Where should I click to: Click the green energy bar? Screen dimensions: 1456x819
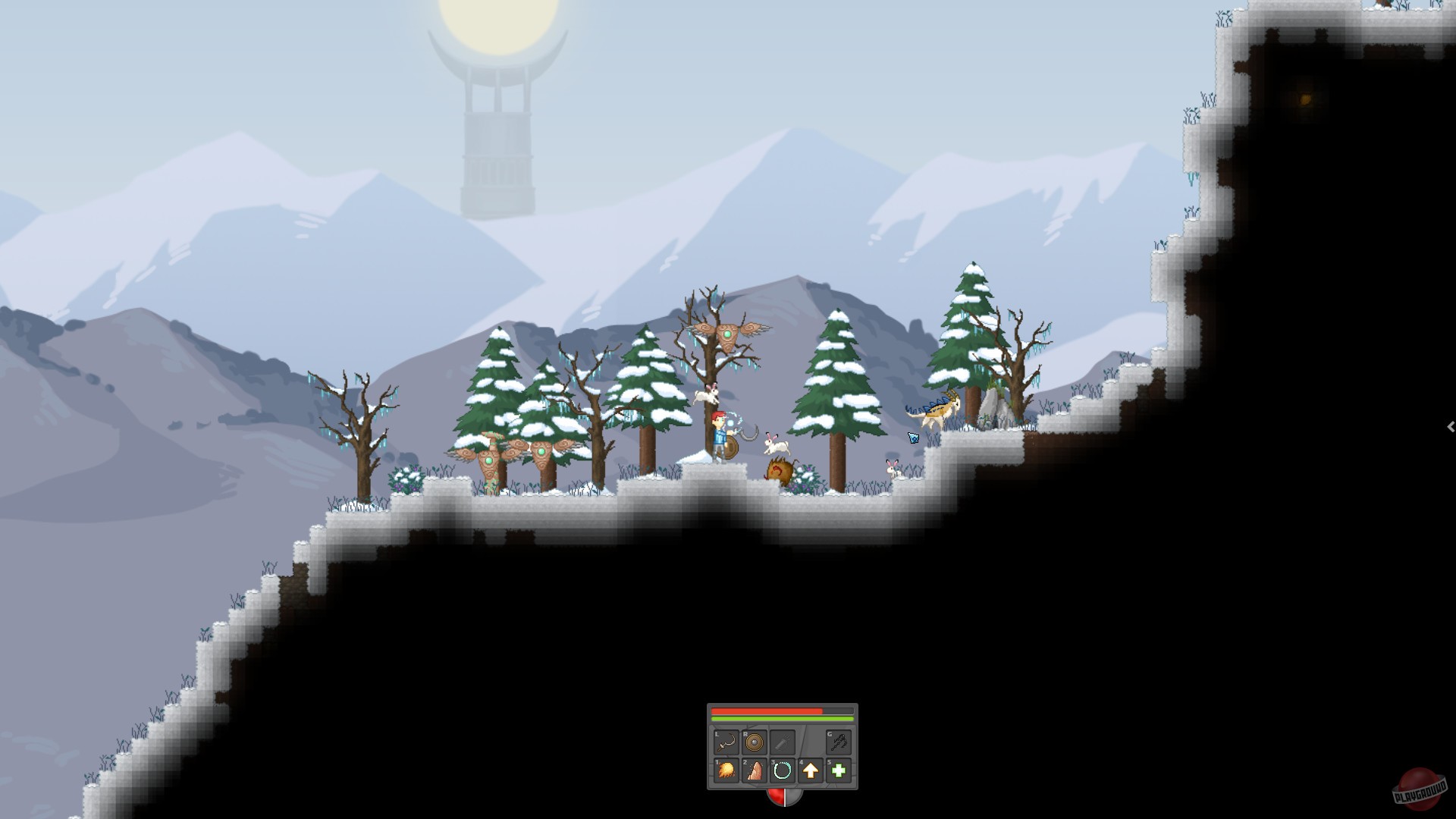tap(781, 718)
